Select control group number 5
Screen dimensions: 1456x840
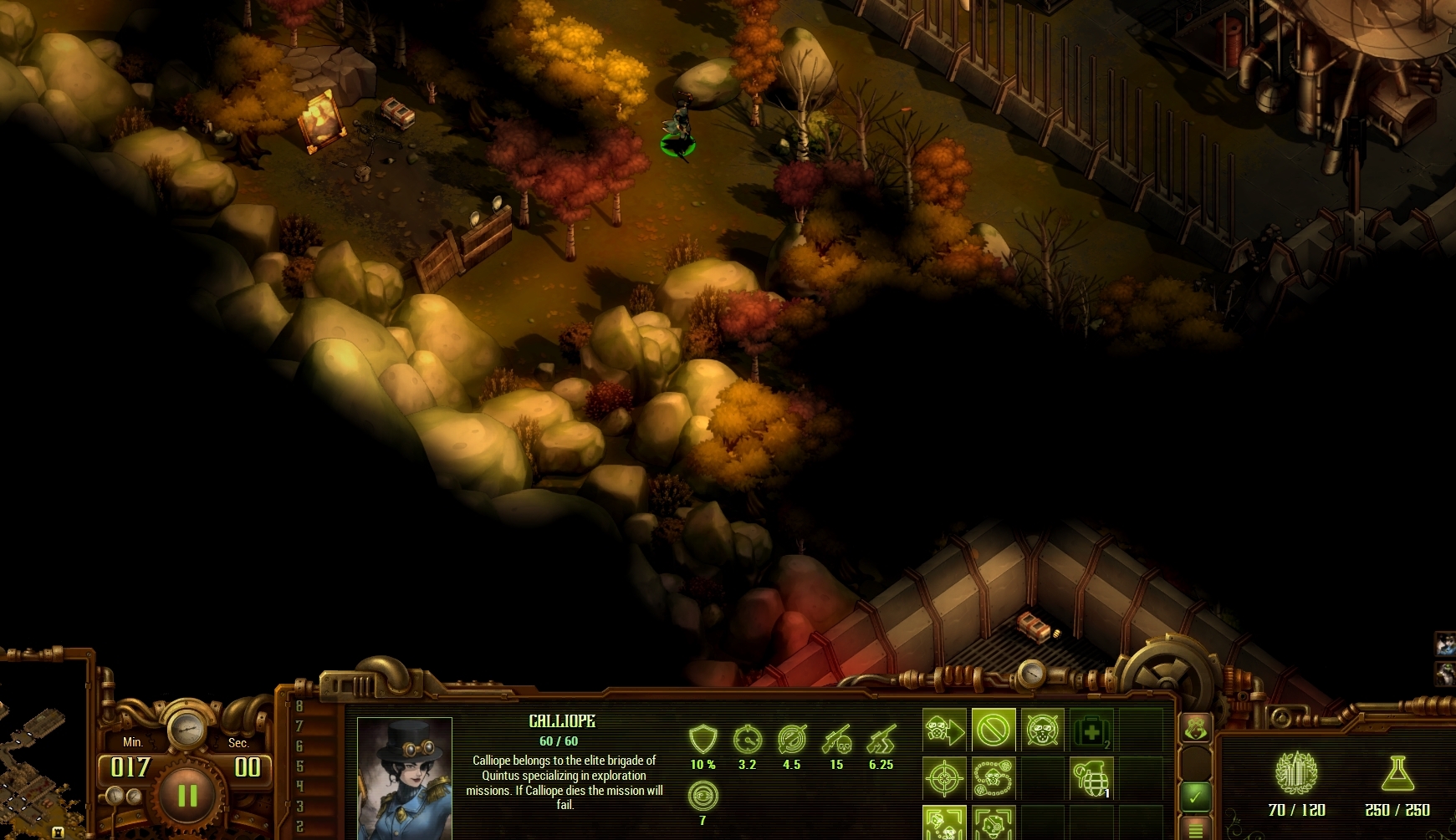pyautogui.click(x=299, y=766)
